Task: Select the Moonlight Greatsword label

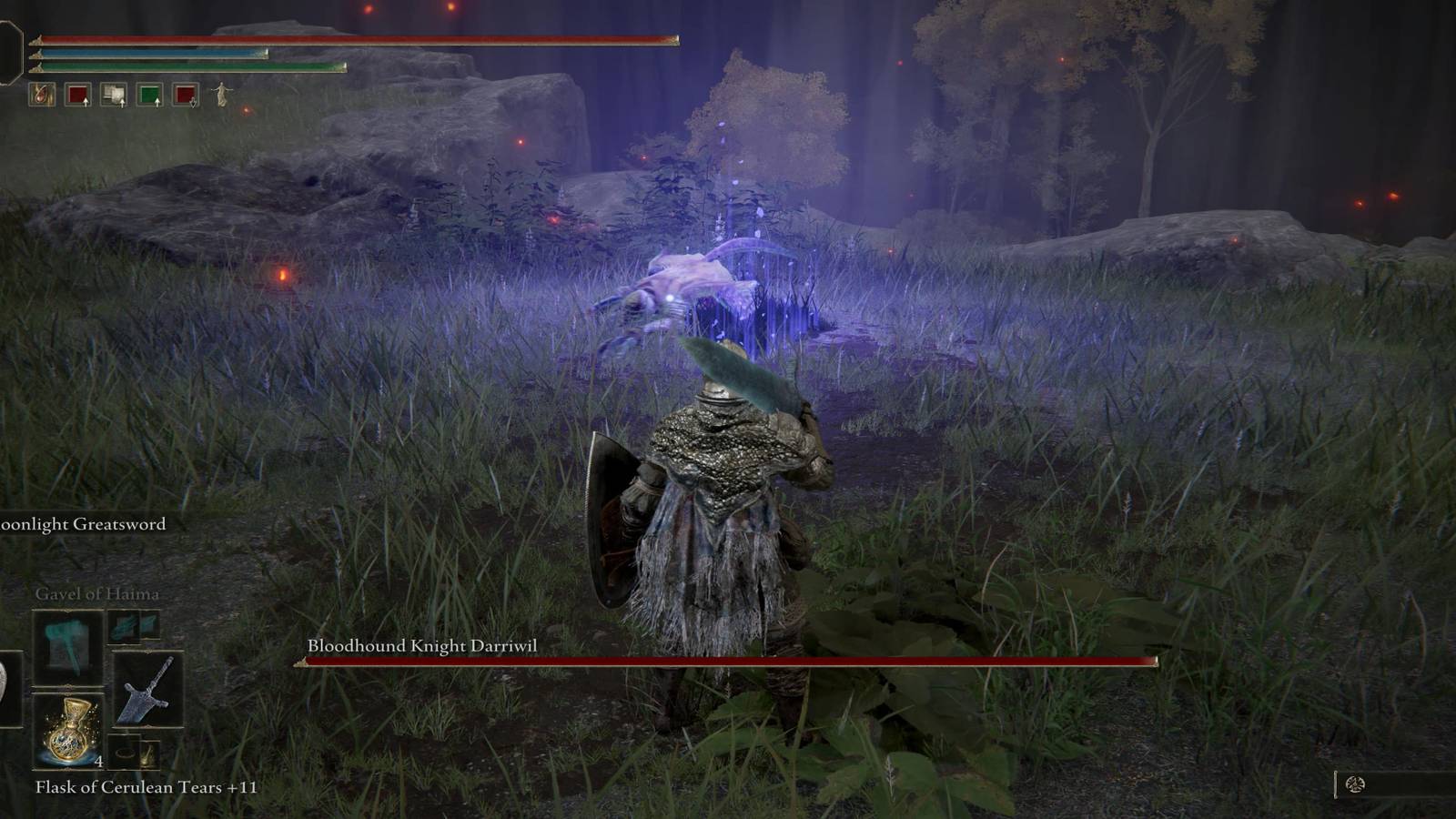Action: tap(82, 524)
